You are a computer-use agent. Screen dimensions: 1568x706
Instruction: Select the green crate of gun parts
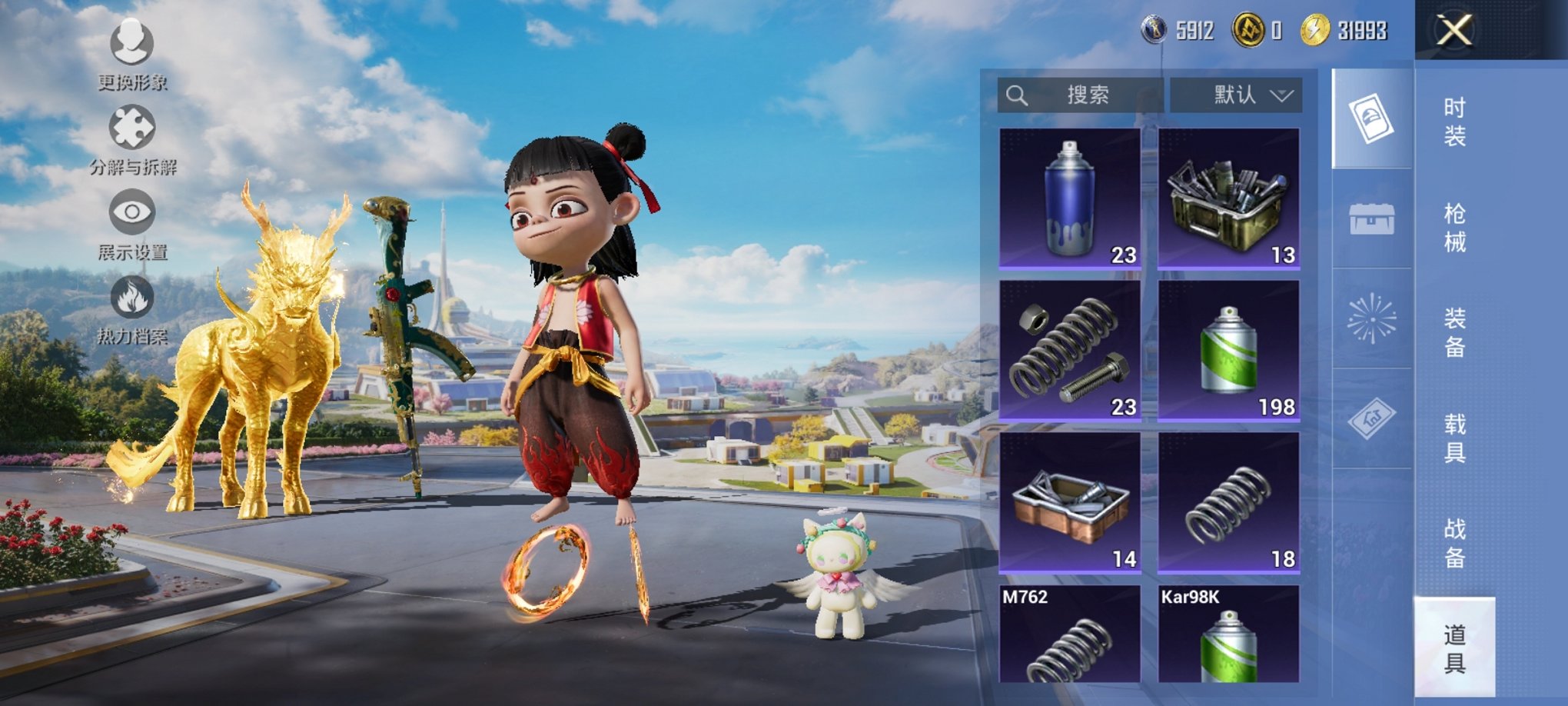click(x=1228, y=198)
